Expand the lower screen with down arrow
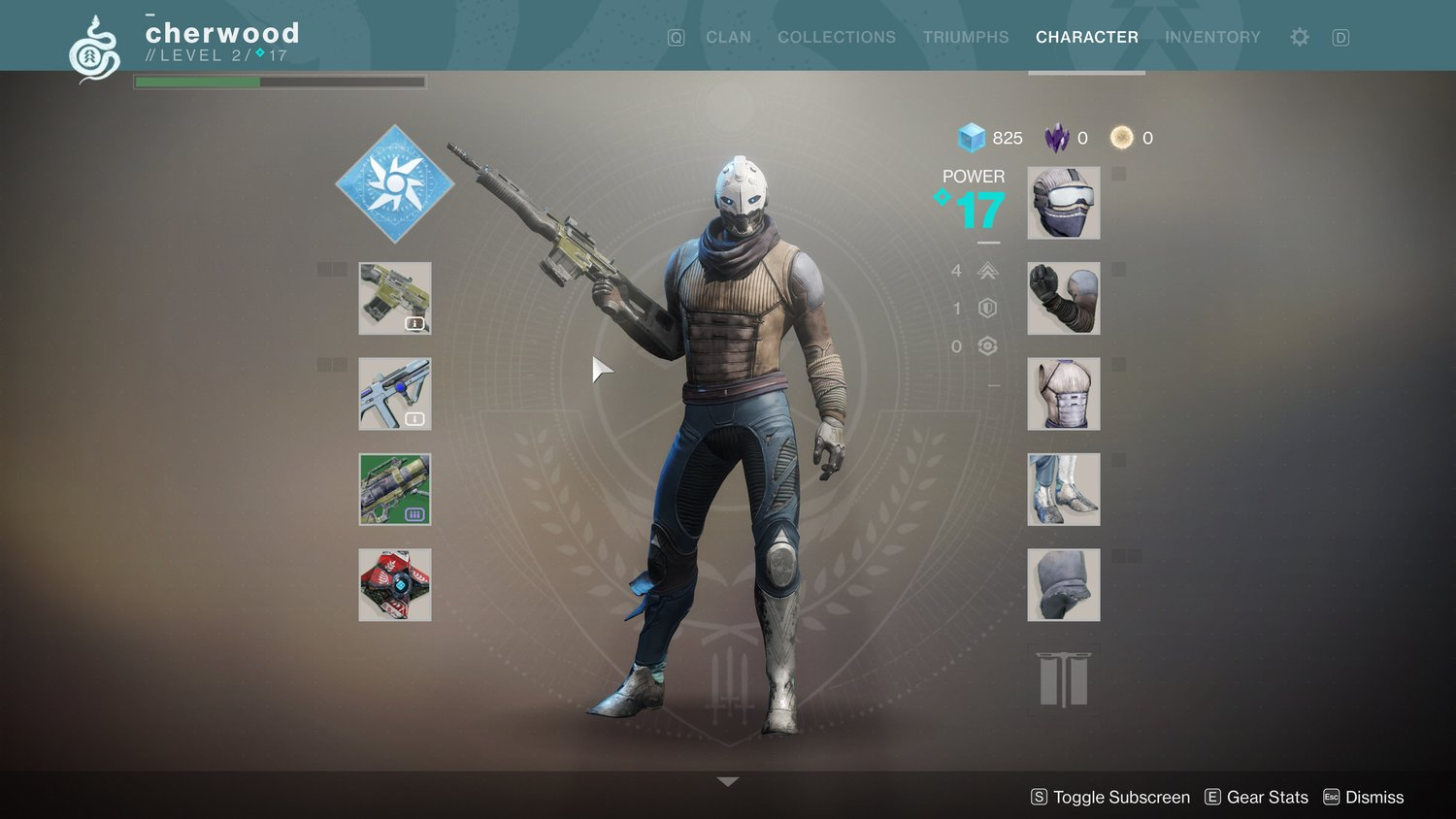The width and height of the screenshot is (1456, 819). [x=728, y=781]
